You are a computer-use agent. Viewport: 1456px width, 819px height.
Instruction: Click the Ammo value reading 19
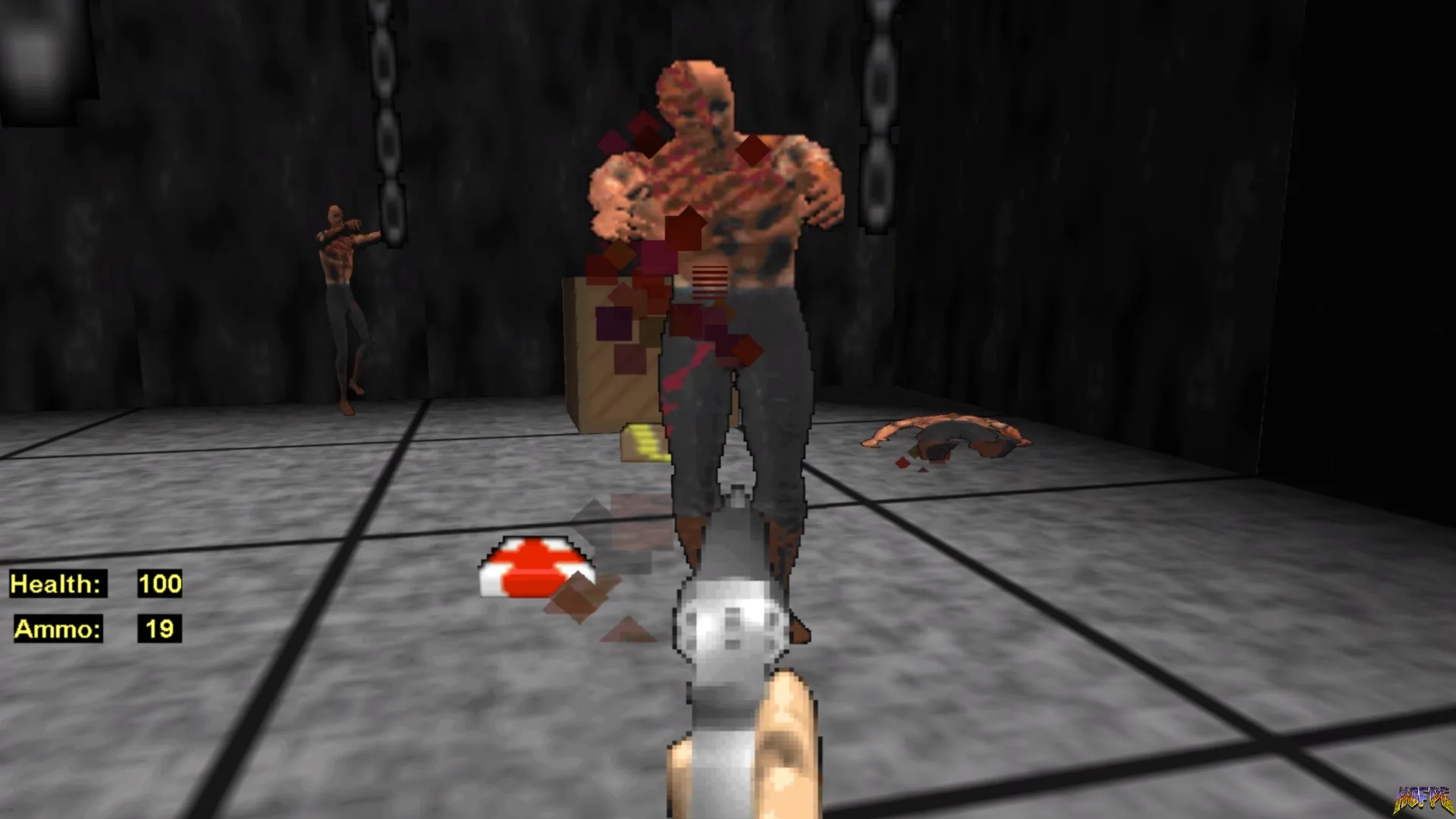click(x=157, y=629)
